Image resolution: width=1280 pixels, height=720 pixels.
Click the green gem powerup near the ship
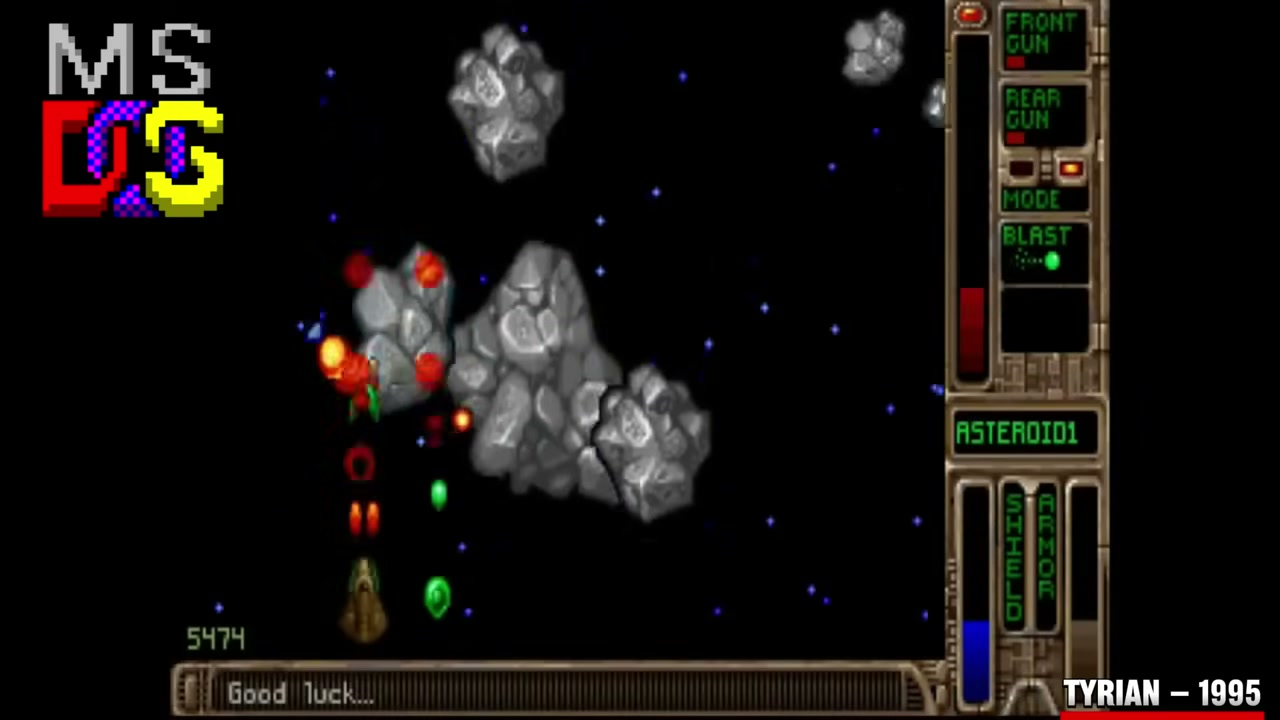click(440, 597)
